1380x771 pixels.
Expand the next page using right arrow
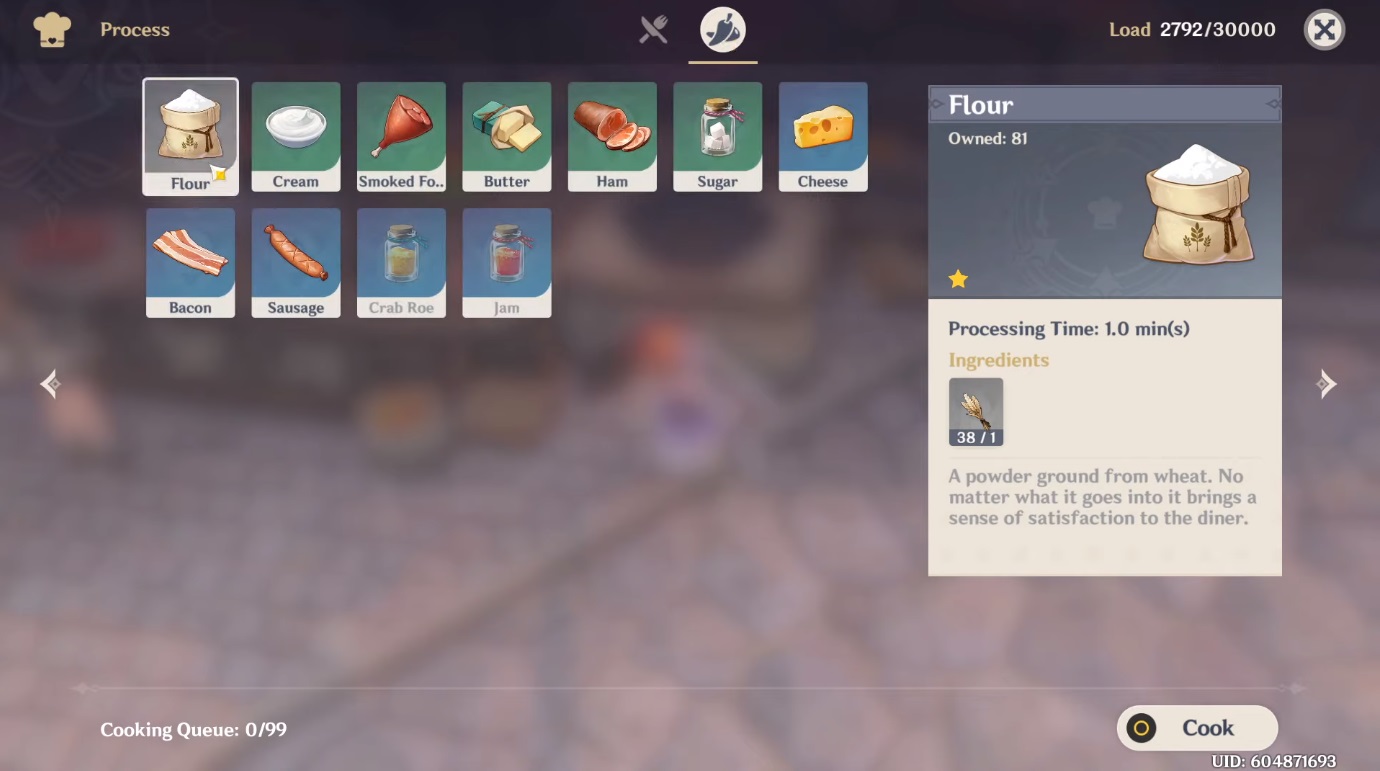(1327, 383)
